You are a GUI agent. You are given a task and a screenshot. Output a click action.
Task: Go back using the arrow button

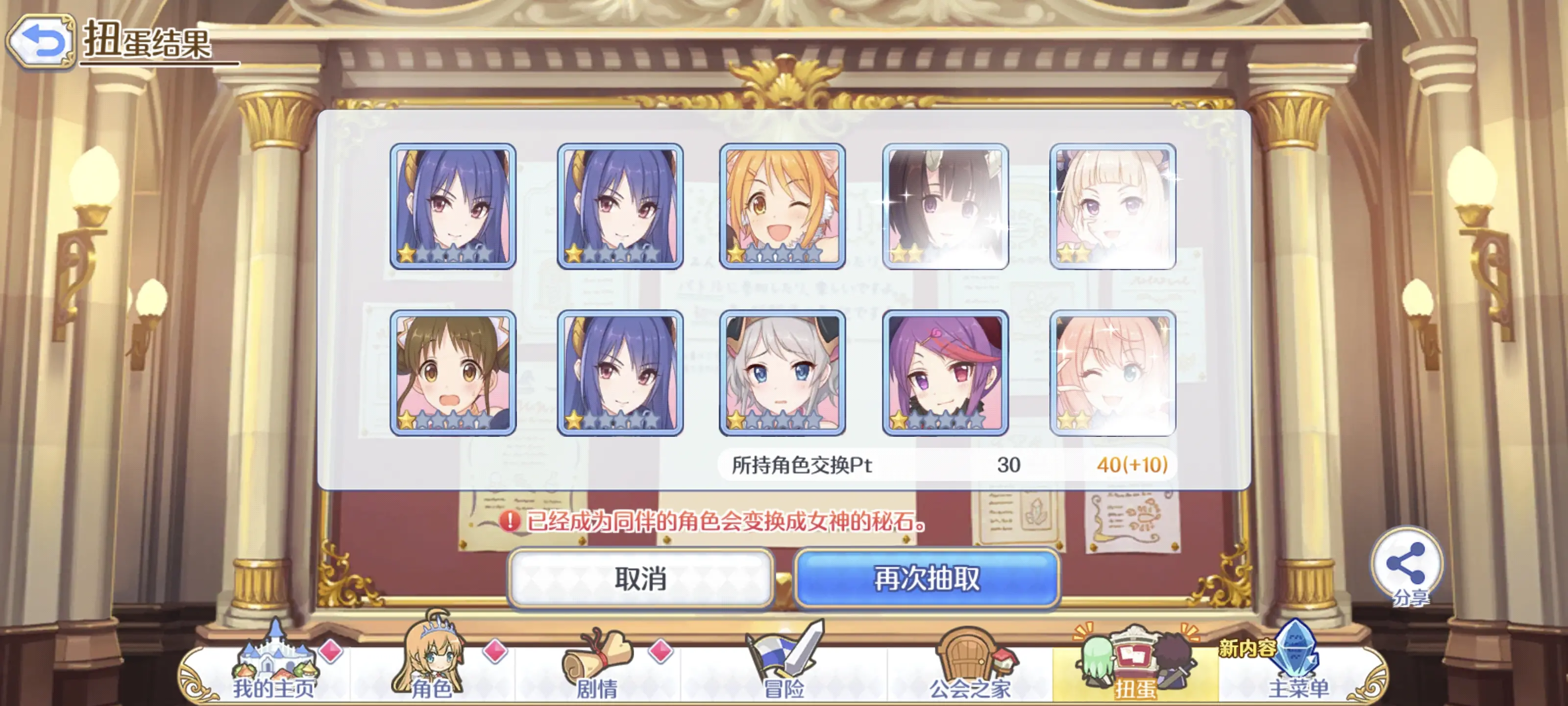pyautogui.click(x=40, y=41)
